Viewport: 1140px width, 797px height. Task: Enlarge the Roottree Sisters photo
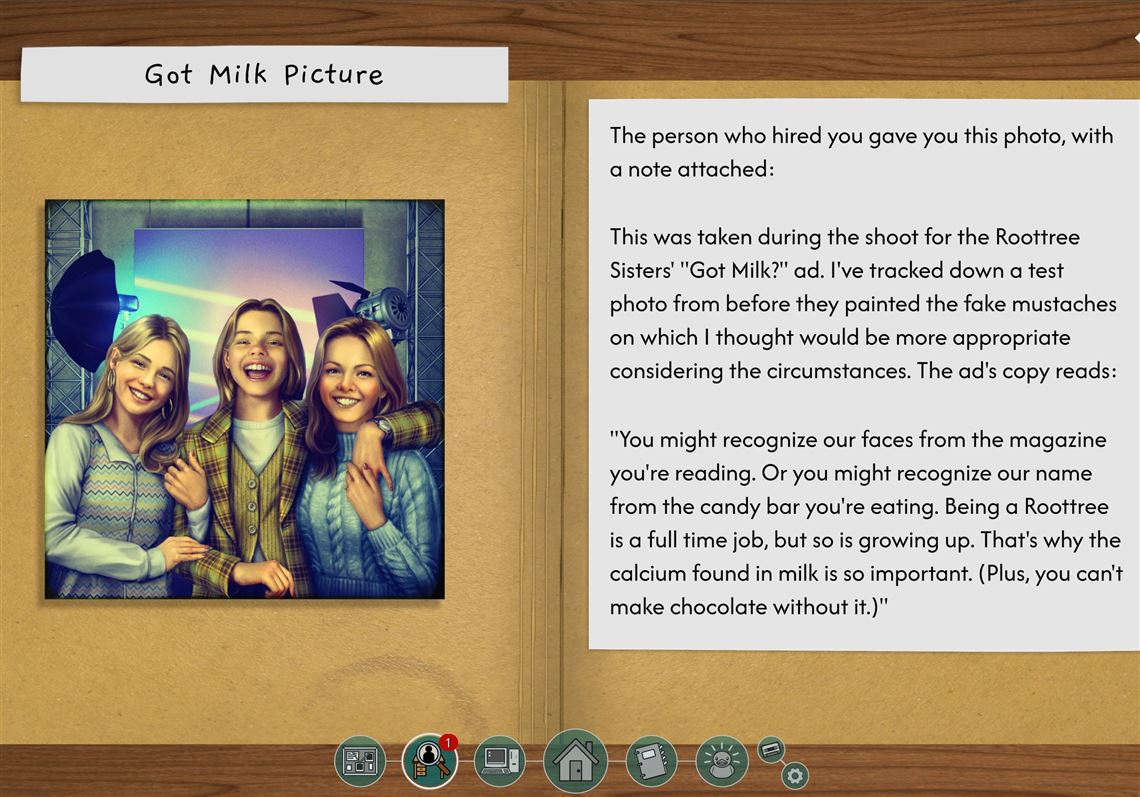[244, 399]
